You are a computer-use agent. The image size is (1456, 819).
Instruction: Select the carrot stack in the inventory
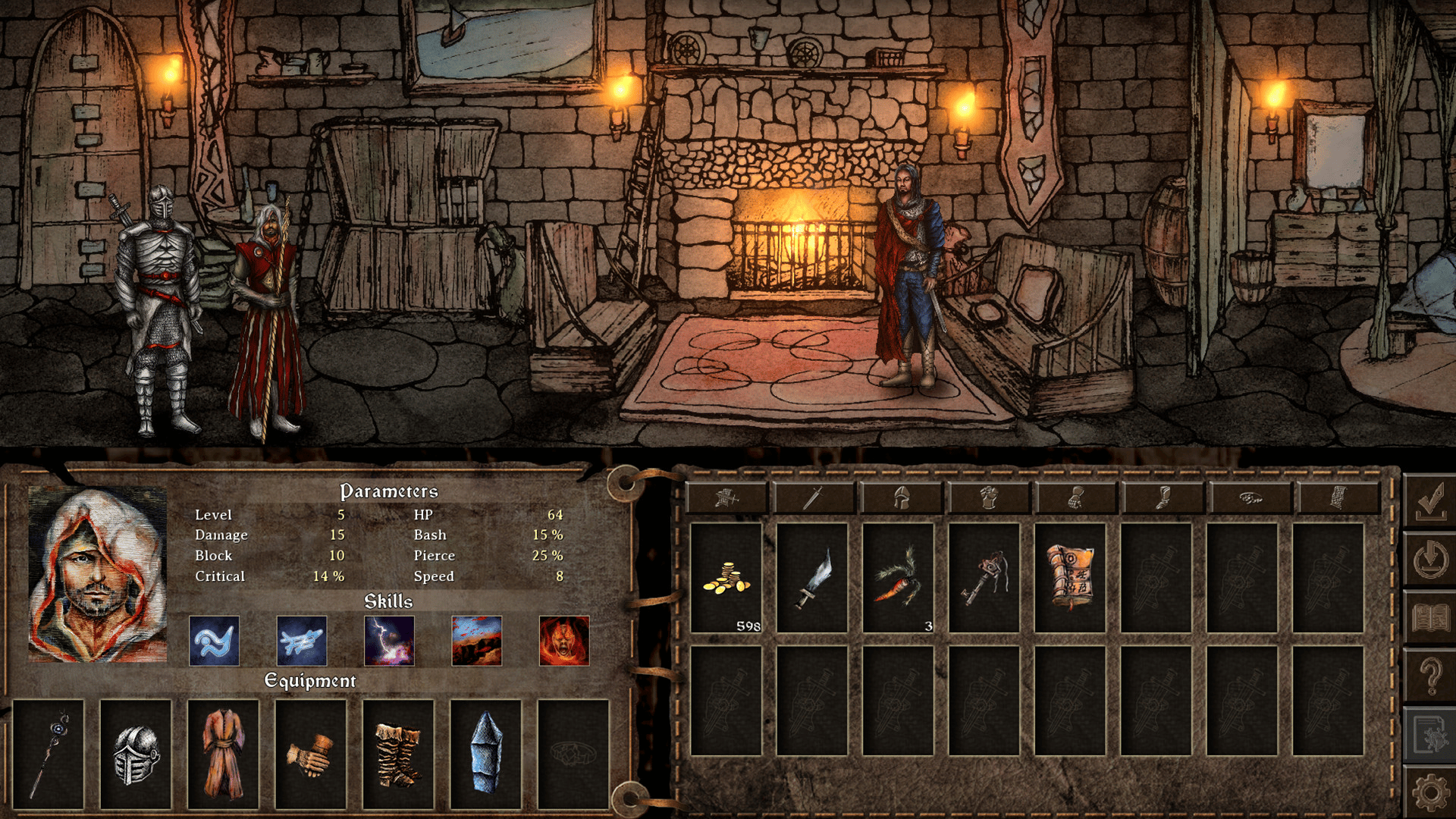tap(898, 578)
